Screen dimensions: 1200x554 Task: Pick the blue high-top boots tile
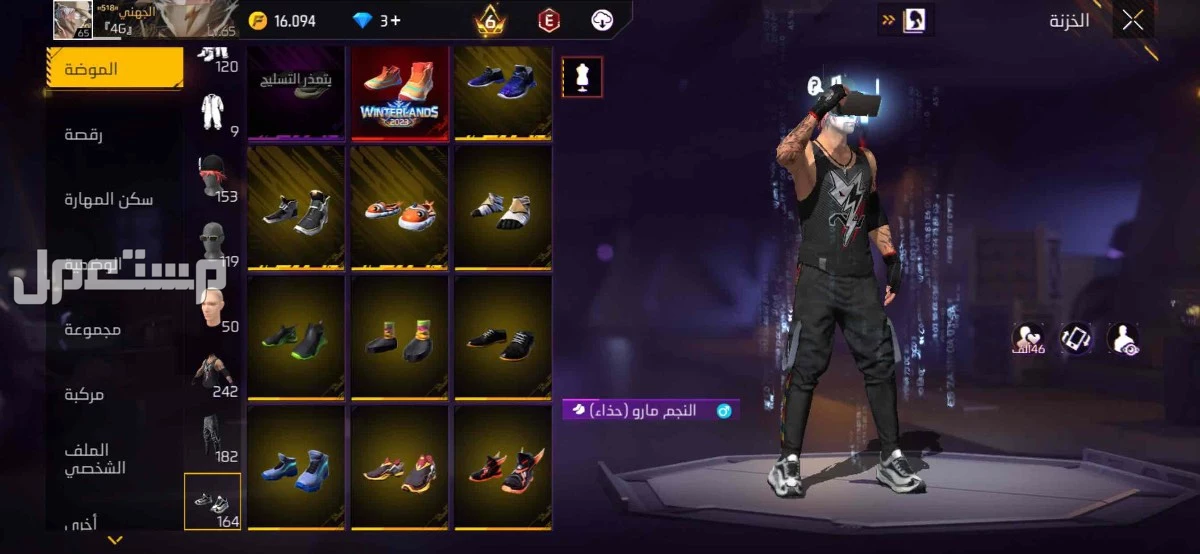pos(295,467)
